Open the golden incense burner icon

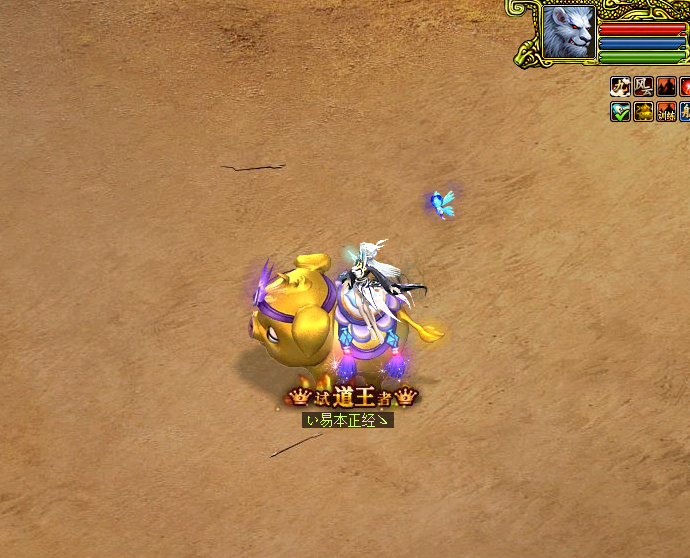pos(644,111)
